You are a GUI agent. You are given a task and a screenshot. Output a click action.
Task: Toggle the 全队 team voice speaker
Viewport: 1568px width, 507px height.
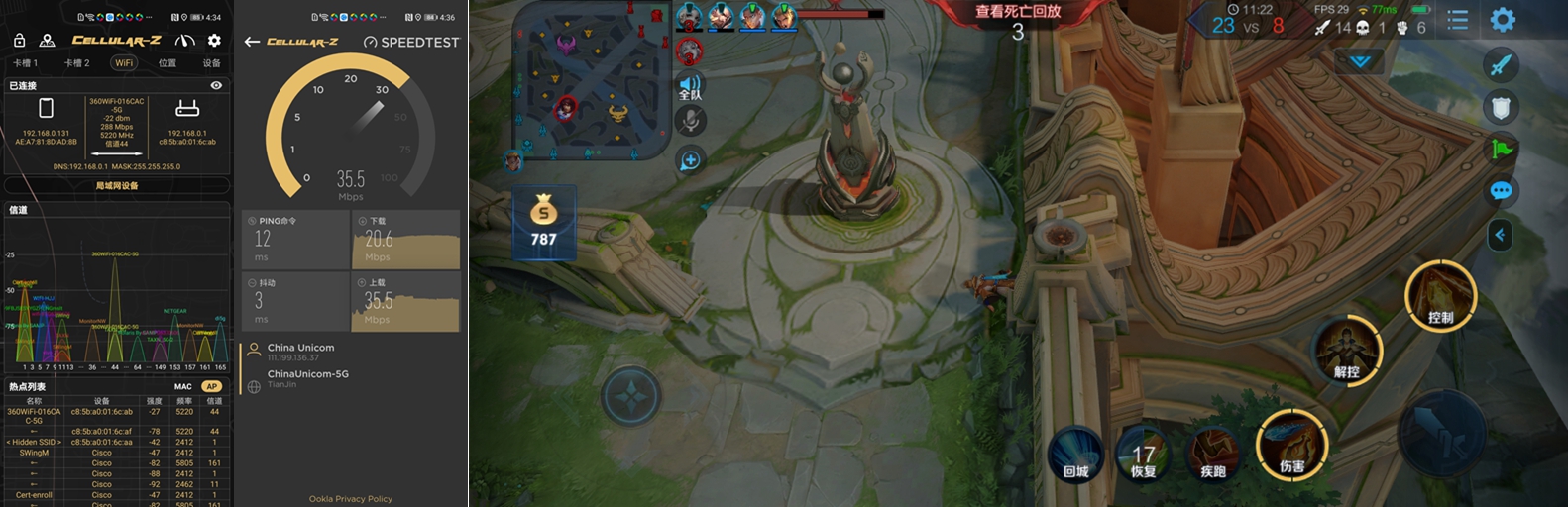point(691,86)
